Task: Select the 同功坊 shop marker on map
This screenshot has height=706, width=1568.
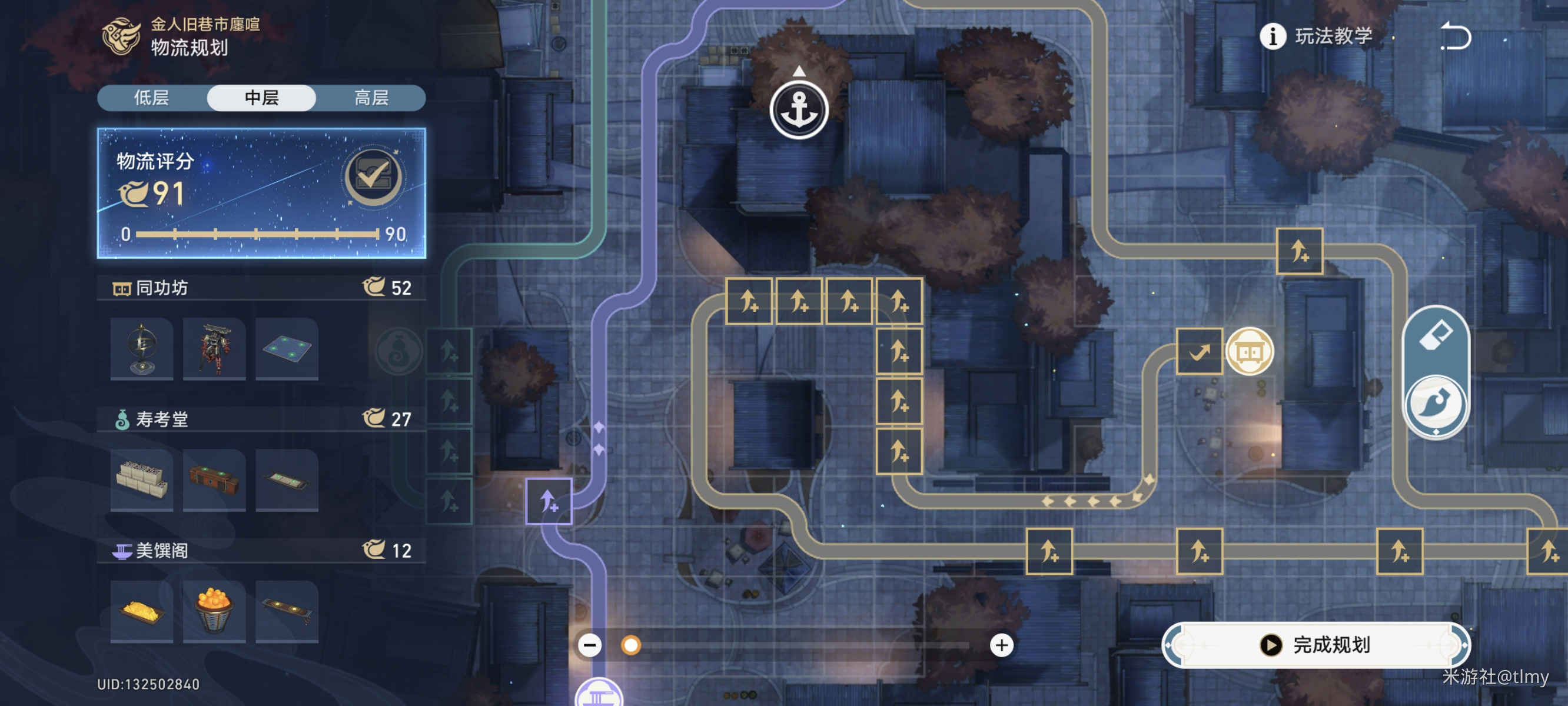Action: click(1249, 351)
